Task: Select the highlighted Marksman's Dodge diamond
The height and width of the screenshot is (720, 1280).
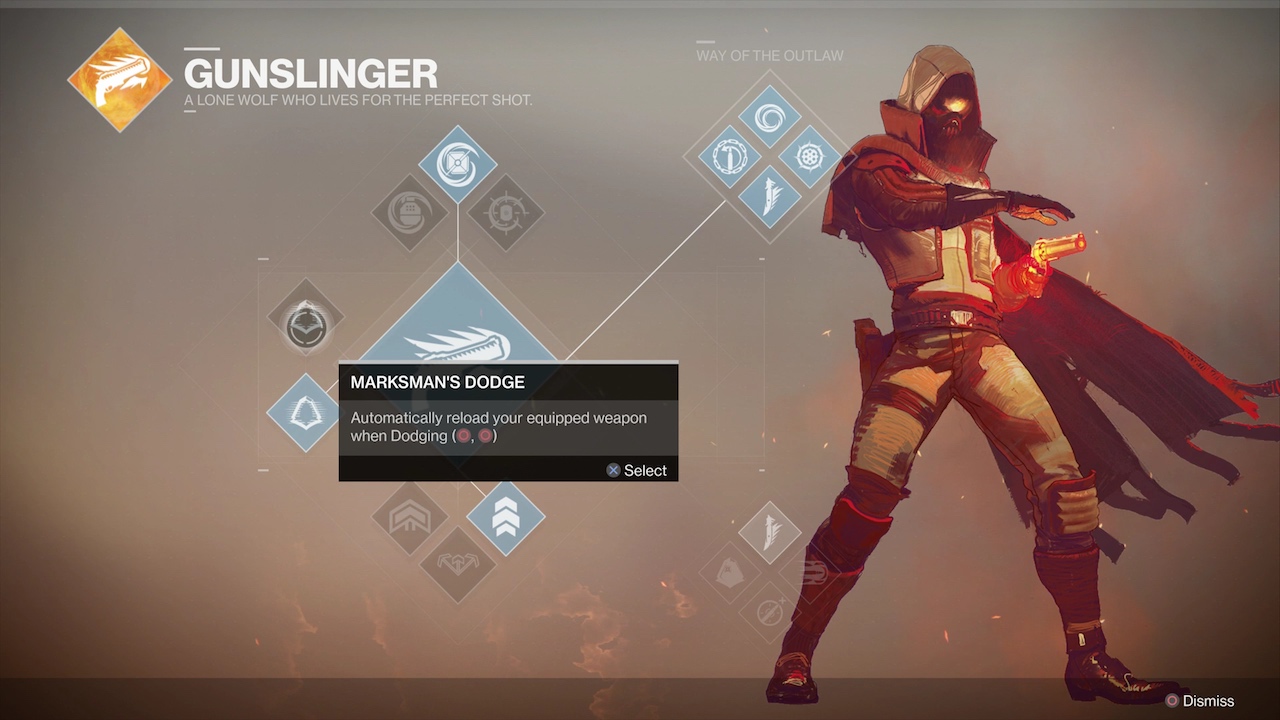Action: [305, 412]
